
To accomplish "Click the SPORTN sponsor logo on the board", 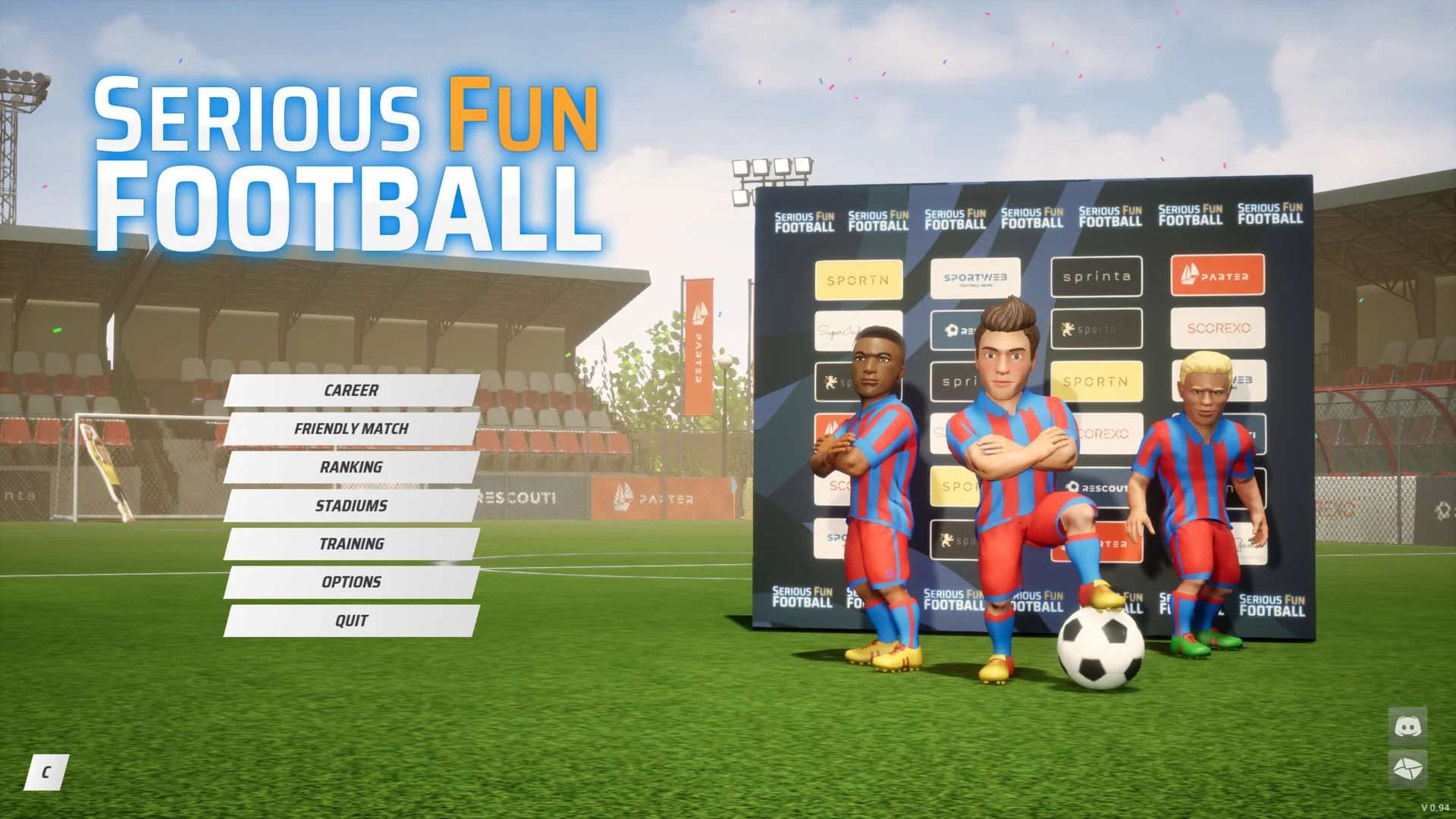I will [858, 278].
